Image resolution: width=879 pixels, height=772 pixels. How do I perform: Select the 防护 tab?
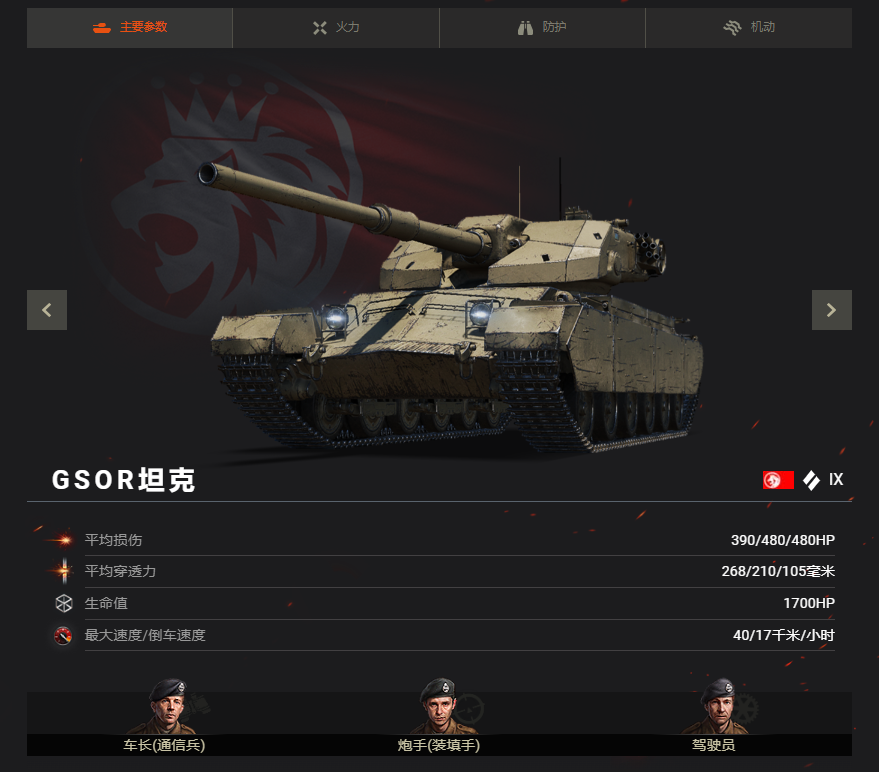click(542, 28)
